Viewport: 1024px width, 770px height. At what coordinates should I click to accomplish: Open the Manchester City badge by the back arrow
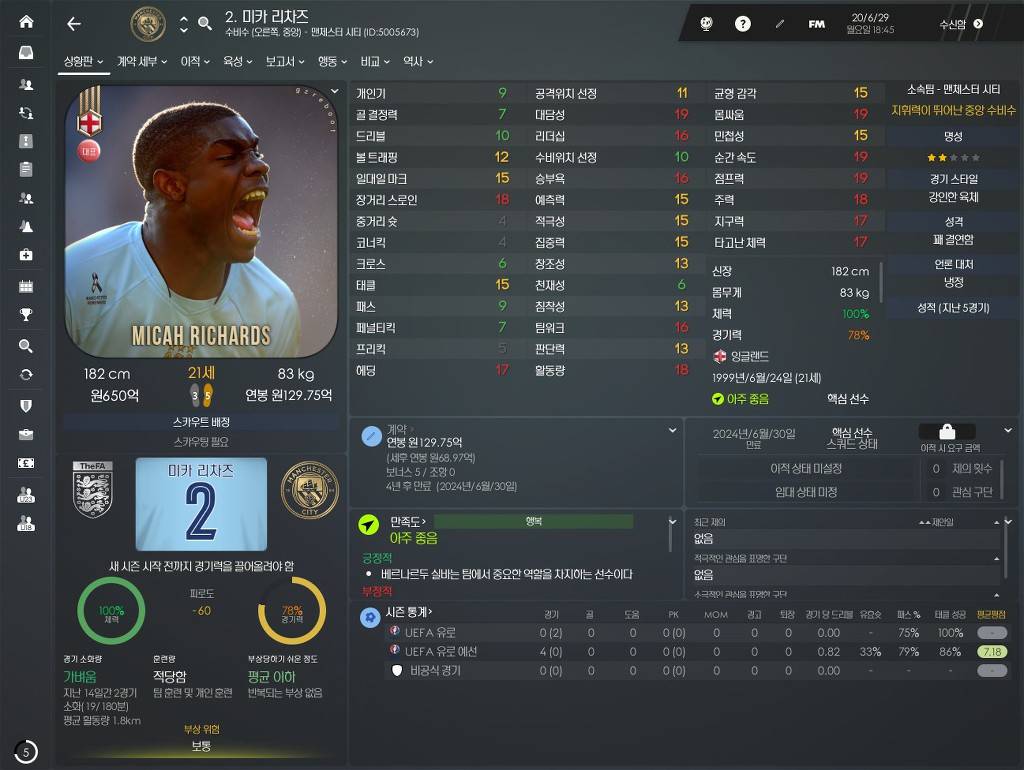pos(148,24)
